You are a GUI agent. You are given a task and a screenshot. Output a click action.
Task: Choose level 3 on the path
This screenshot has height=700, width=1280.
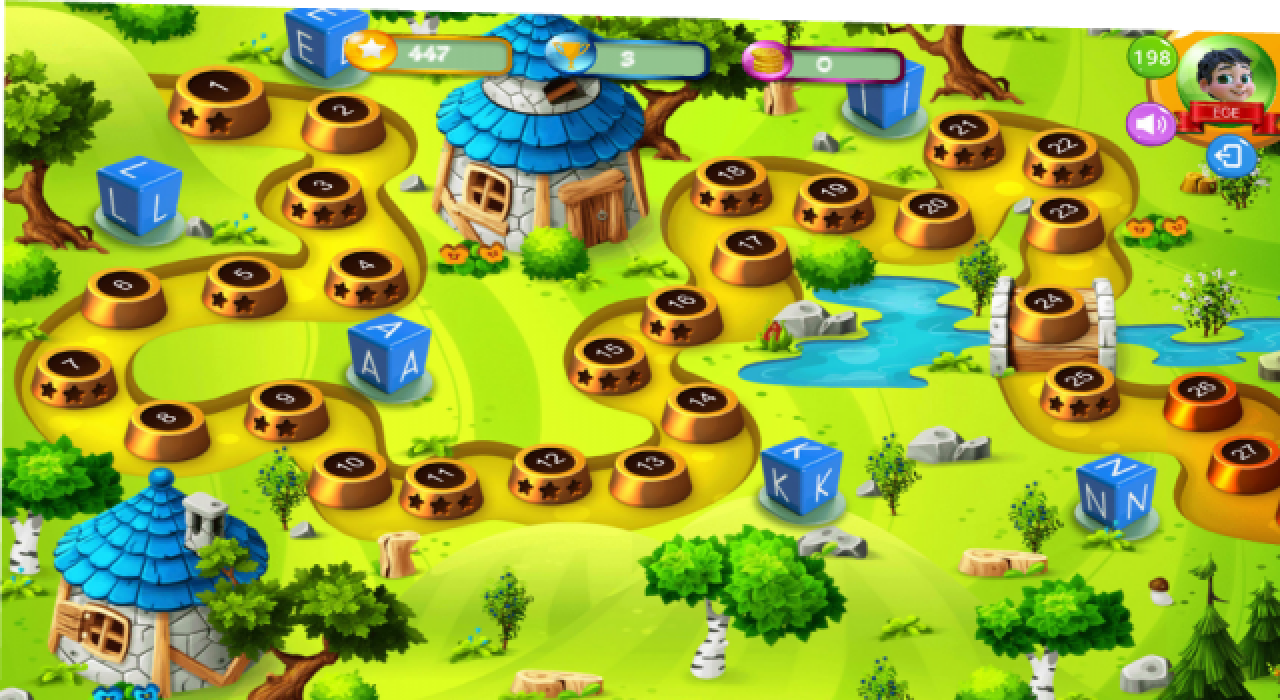[x=323, y=194]
